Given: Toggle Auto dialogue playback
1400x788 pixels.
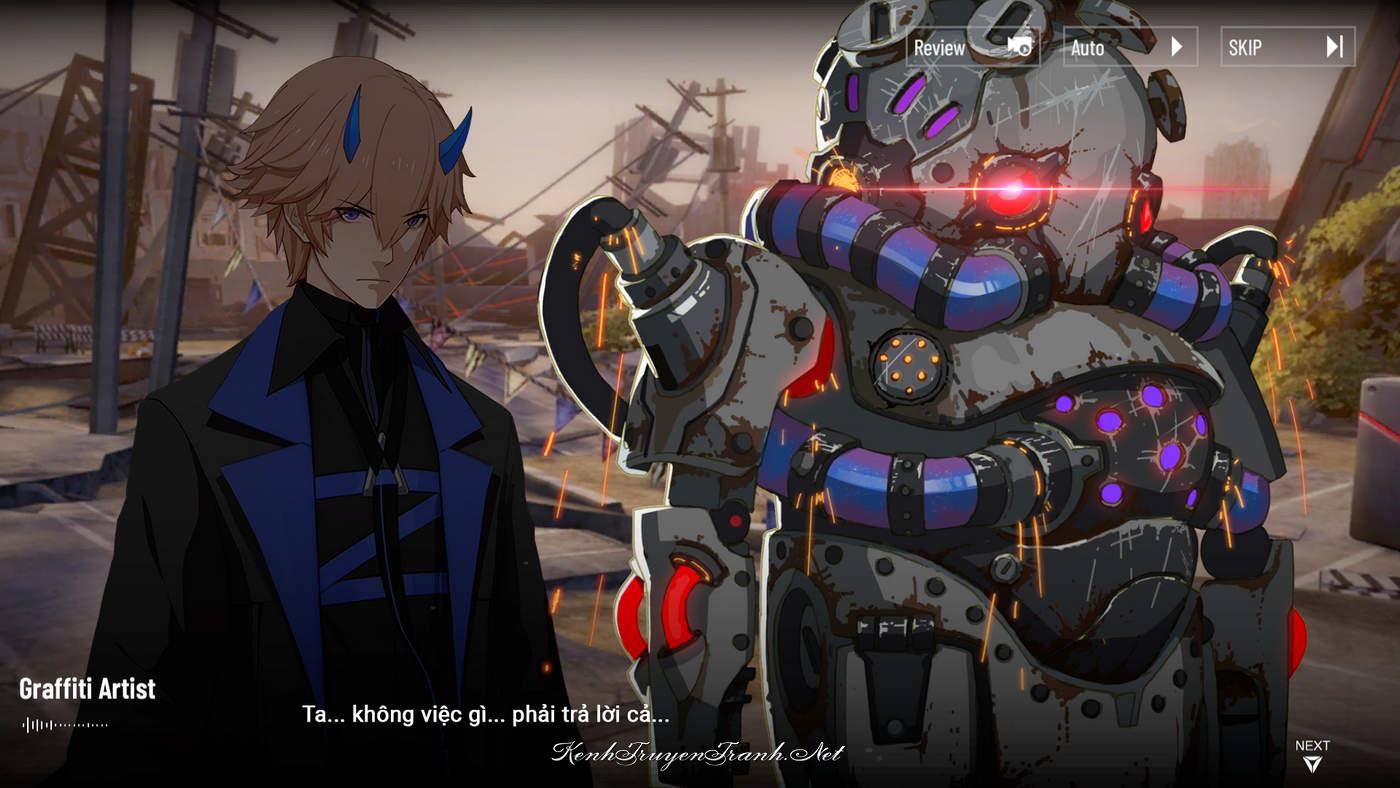Looking at the screenshot, I should pyautogui.click(x=1129, y=47).
